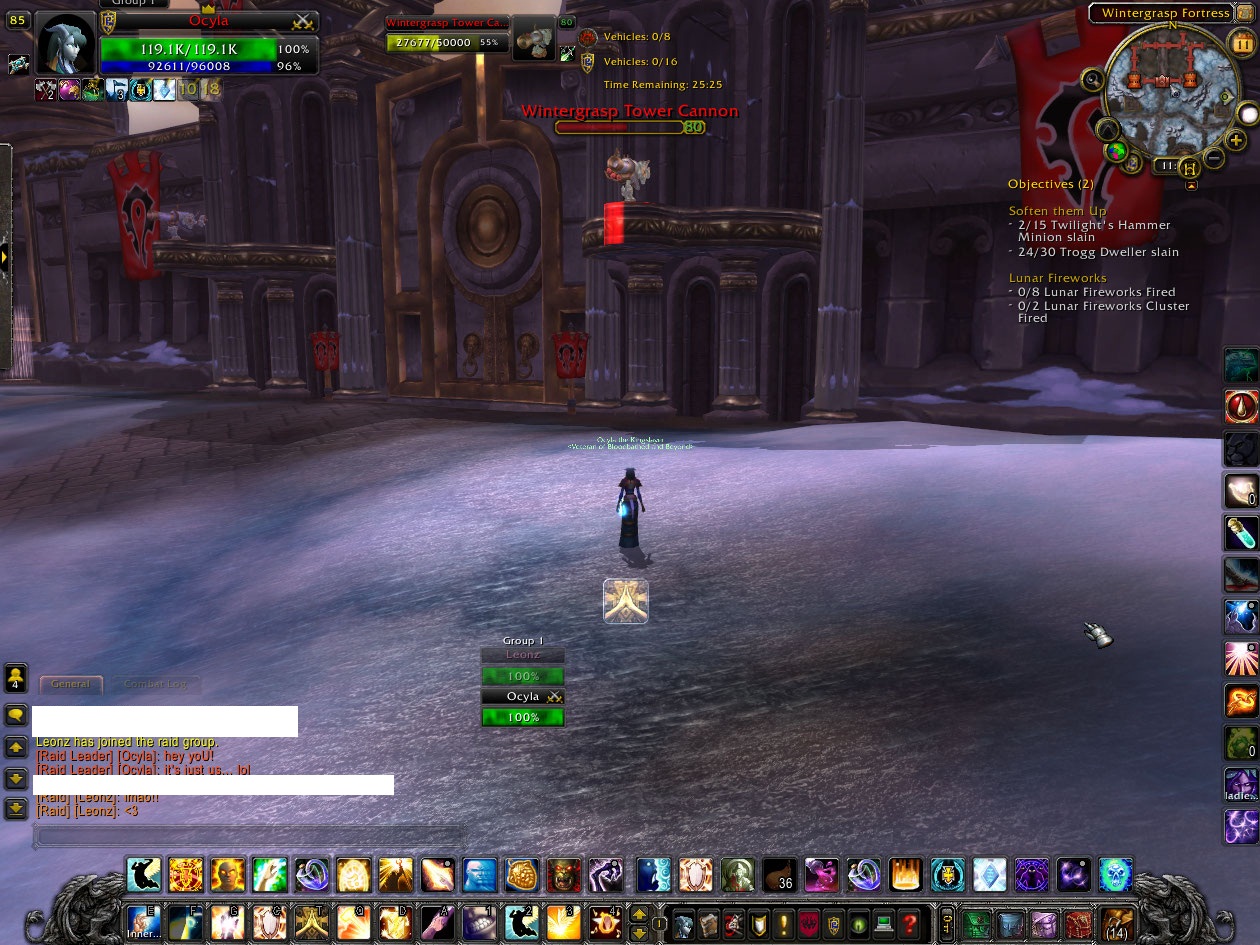
Task: Open the General chat tab
Action: [x=70, y=684]
